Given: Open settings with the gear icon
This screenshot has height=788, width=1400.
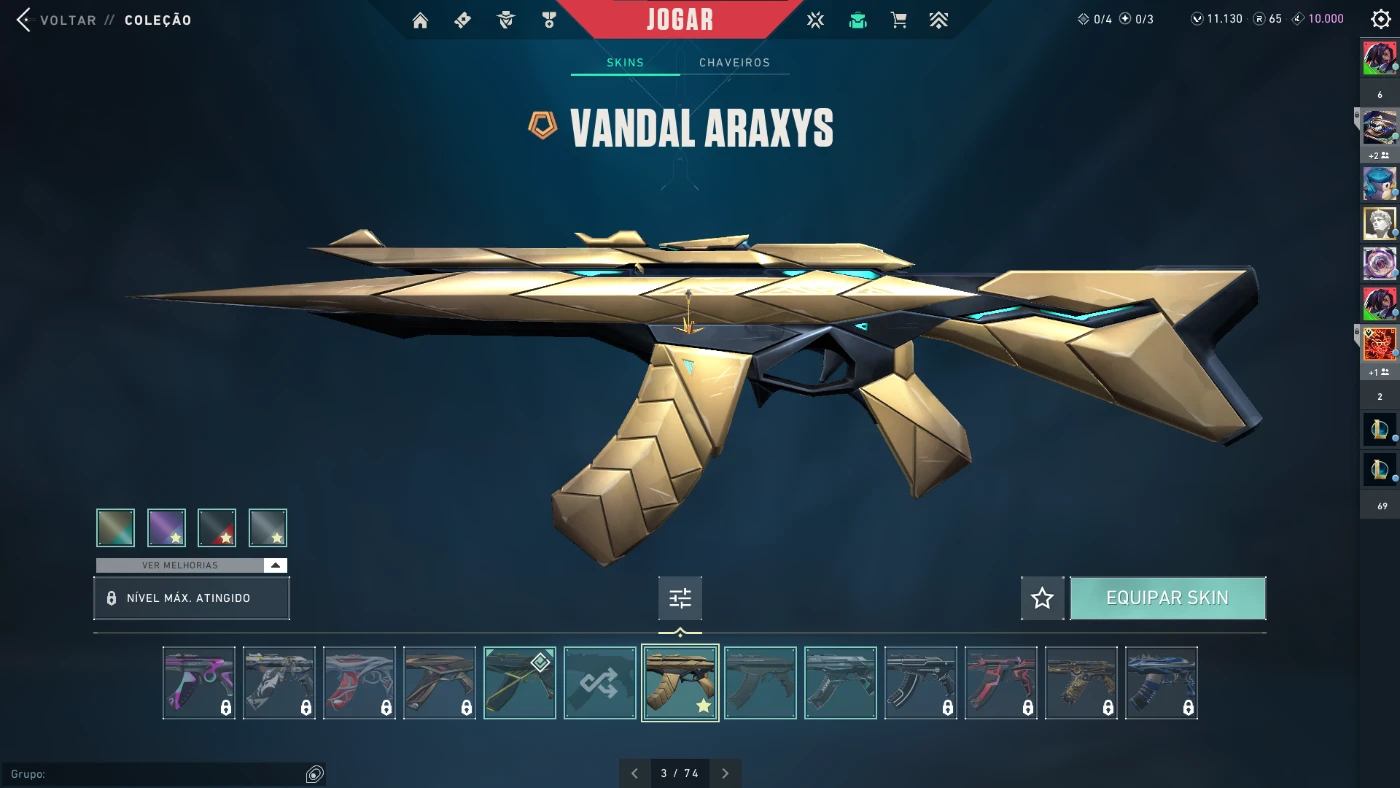Looking at the screenshot, I should click(1380, 20).
